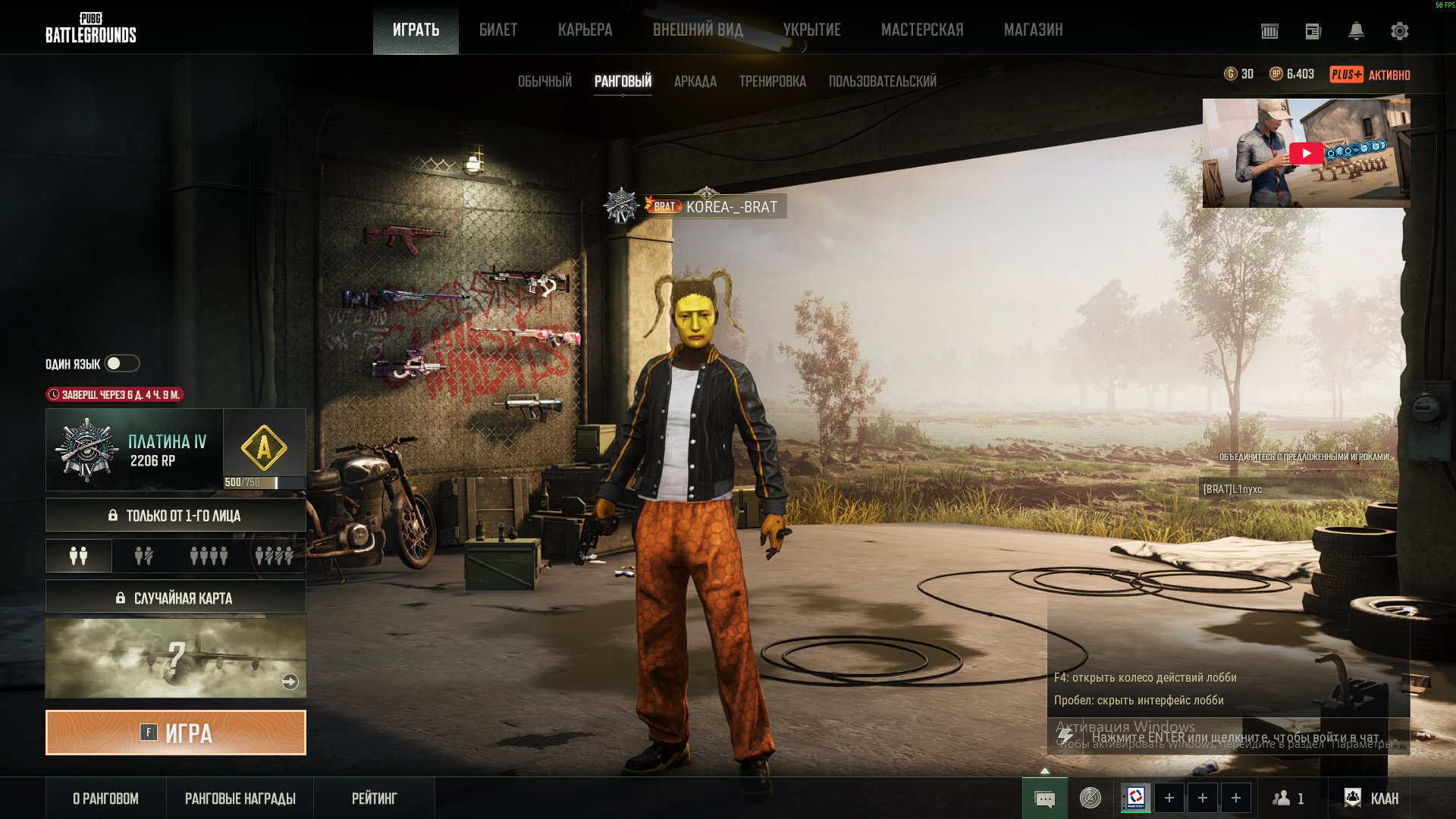
Task: Open the РАНГОВЫЕ НАГРАДЫ page
Action: (x=240, y=799)
